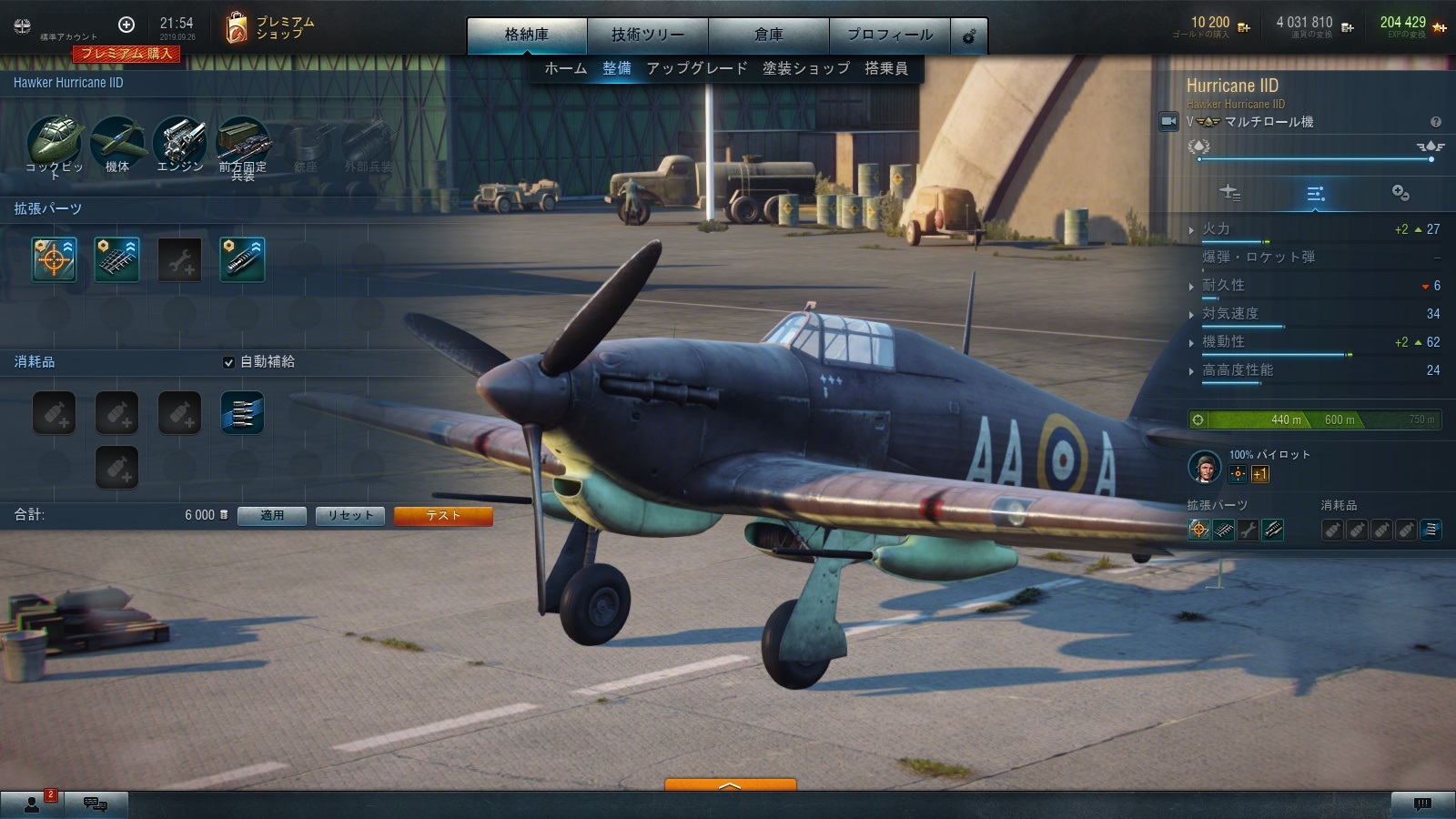Select the ホーム submenu entry
The image size is (1456, 819).
(565, 68)
